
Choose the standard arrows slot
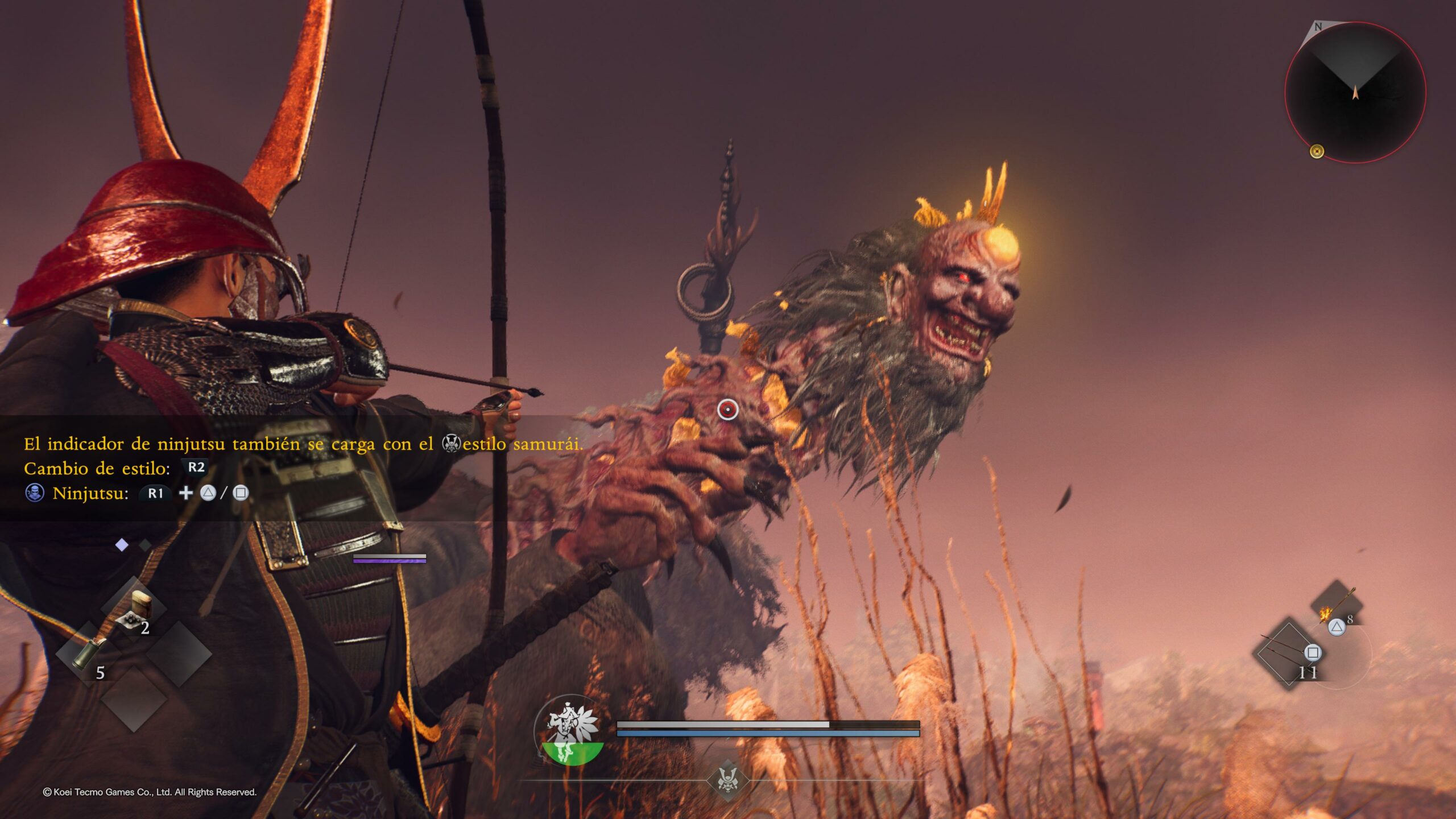click(x=1288, y=654)
